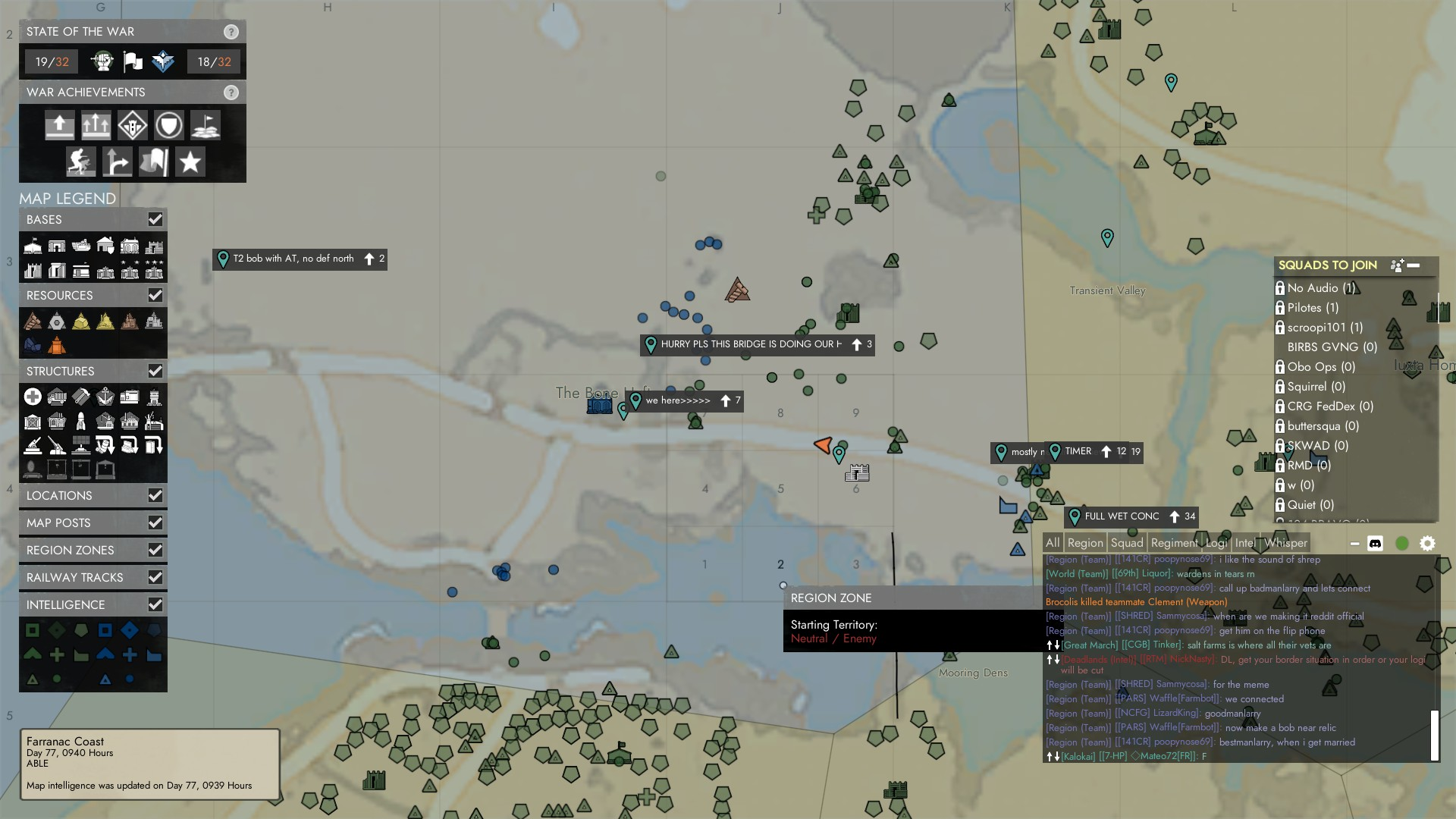Click the Discord icon in chat
The image size is (1456, 819).
click(1375, 544)
